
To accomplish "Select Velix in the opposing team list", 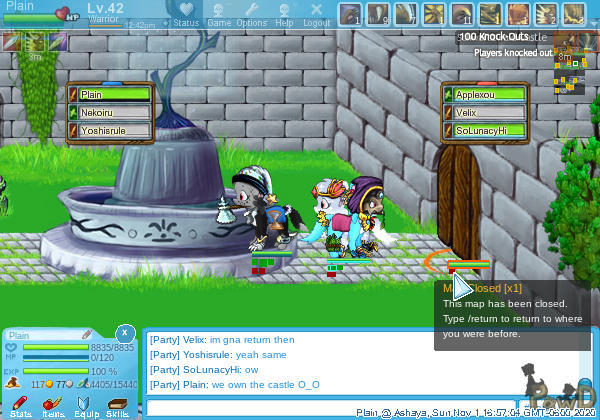I will pos(489,112).
